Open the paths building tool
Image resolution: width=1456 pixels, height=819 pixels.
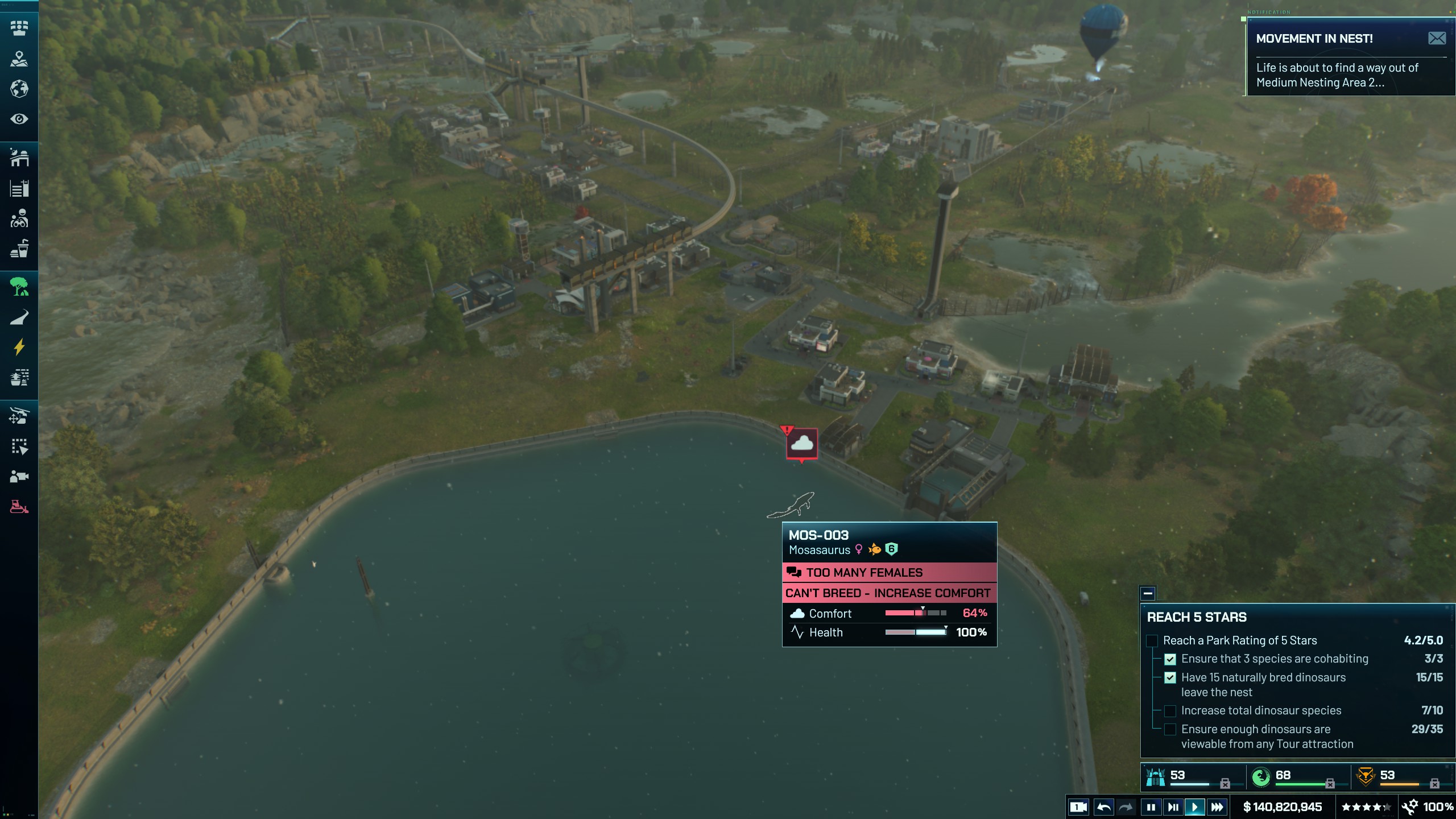tap(19, 317)
